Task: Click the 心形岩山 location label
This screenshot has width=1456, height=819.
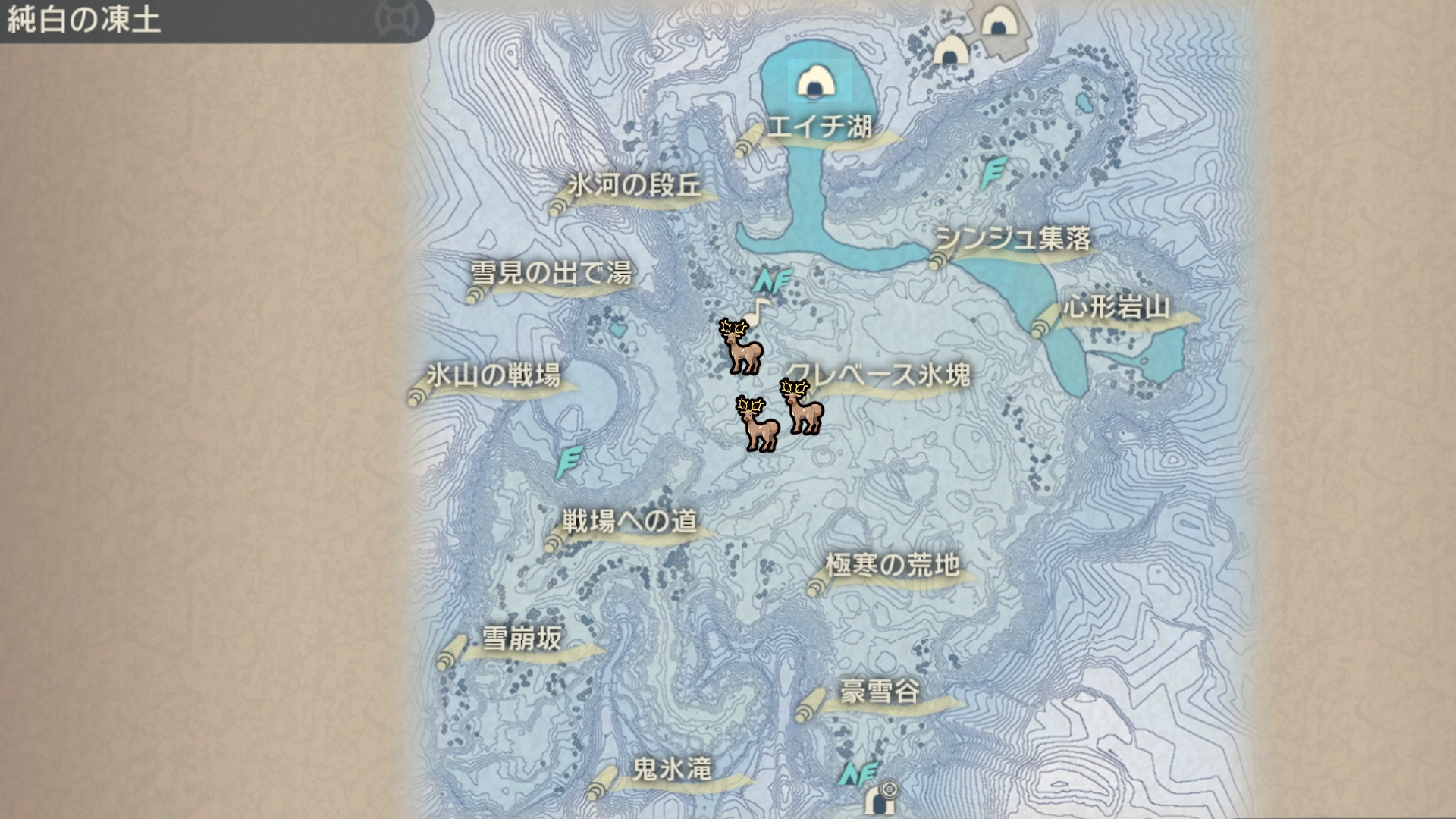Action: 1116,308
